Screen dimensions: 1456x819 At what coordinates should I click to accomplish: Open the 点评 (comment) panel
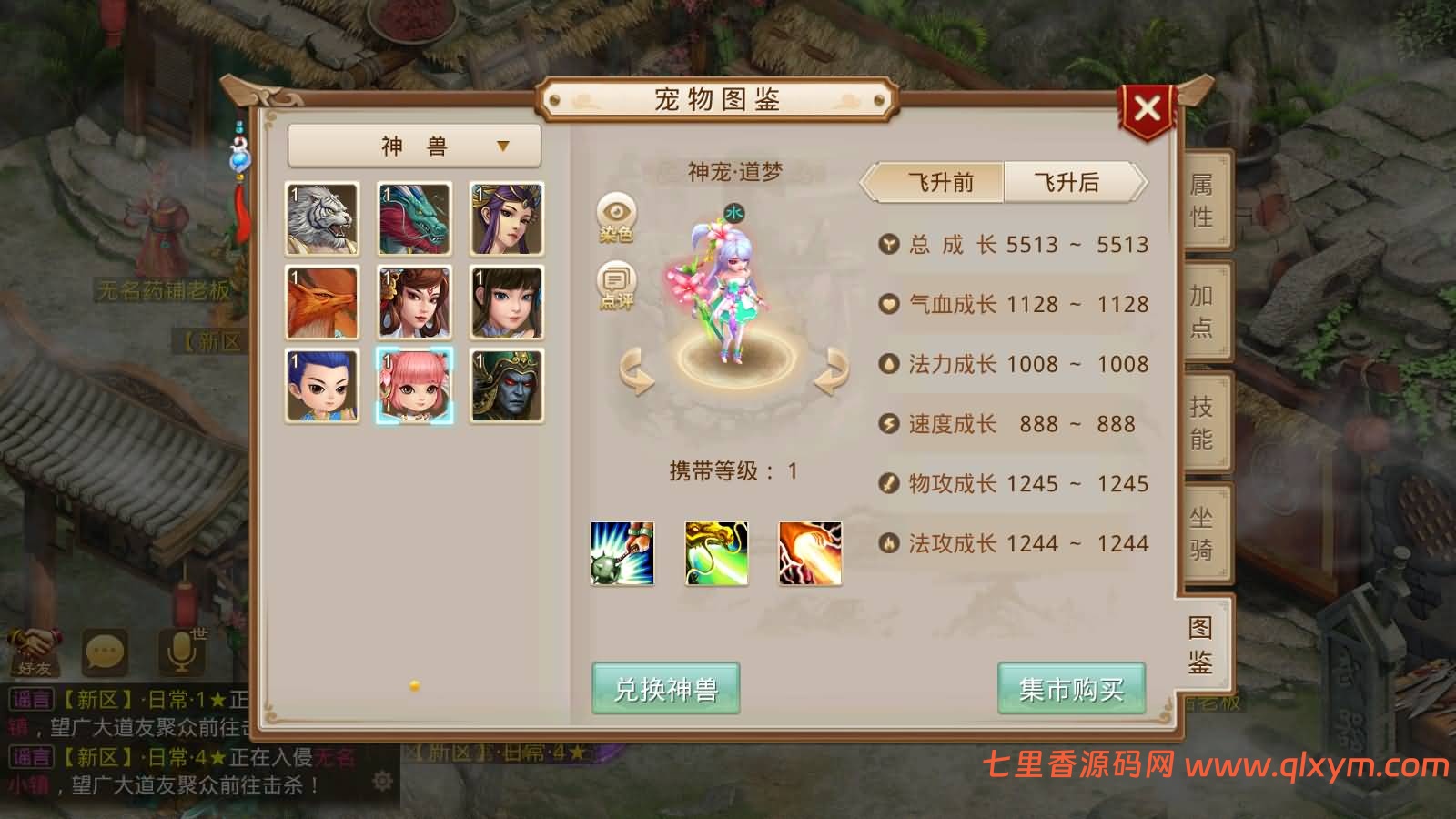click(615, 288)
